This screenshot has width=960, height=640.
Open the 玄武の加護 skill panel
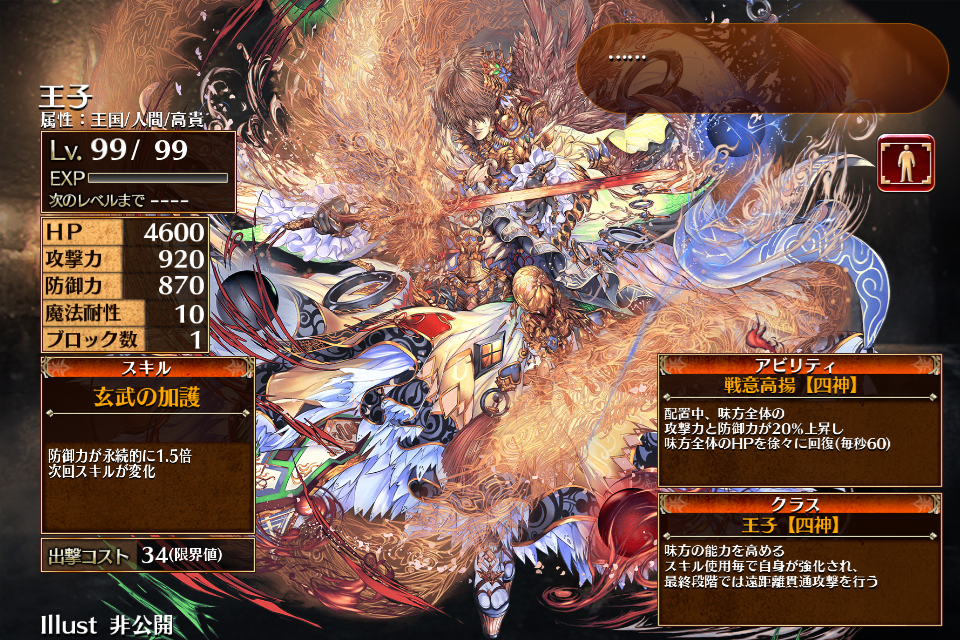pyautogui.click(x=147, y=446)
